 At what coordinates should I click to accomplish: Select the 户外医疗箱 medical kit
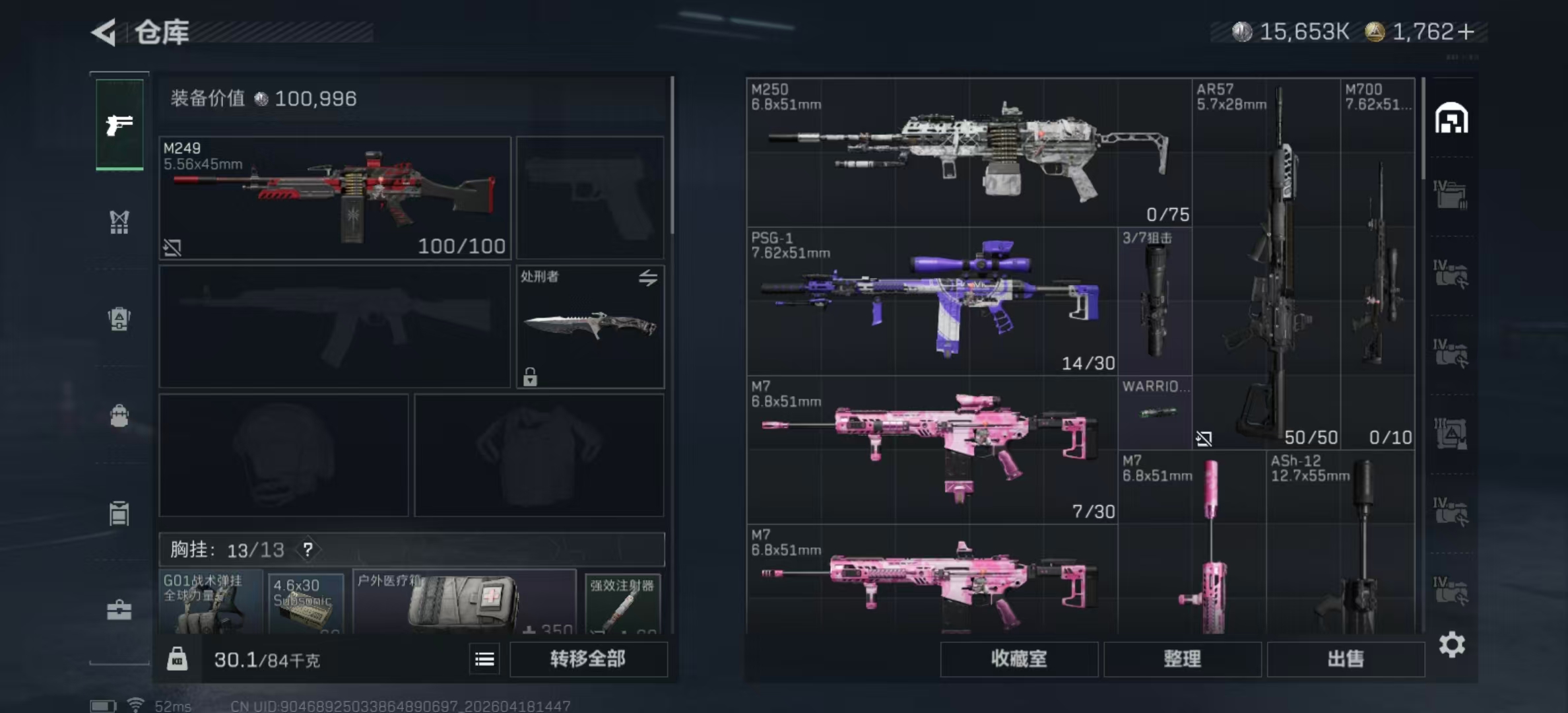point(464,602)
